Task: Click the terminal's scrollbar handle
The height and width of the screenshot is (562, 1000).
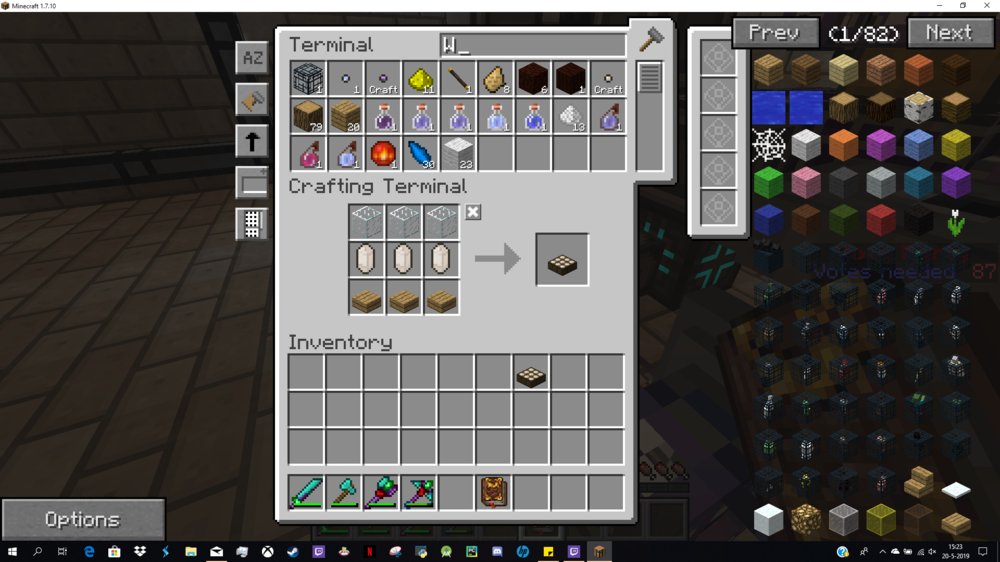Action: click(650, 78)
